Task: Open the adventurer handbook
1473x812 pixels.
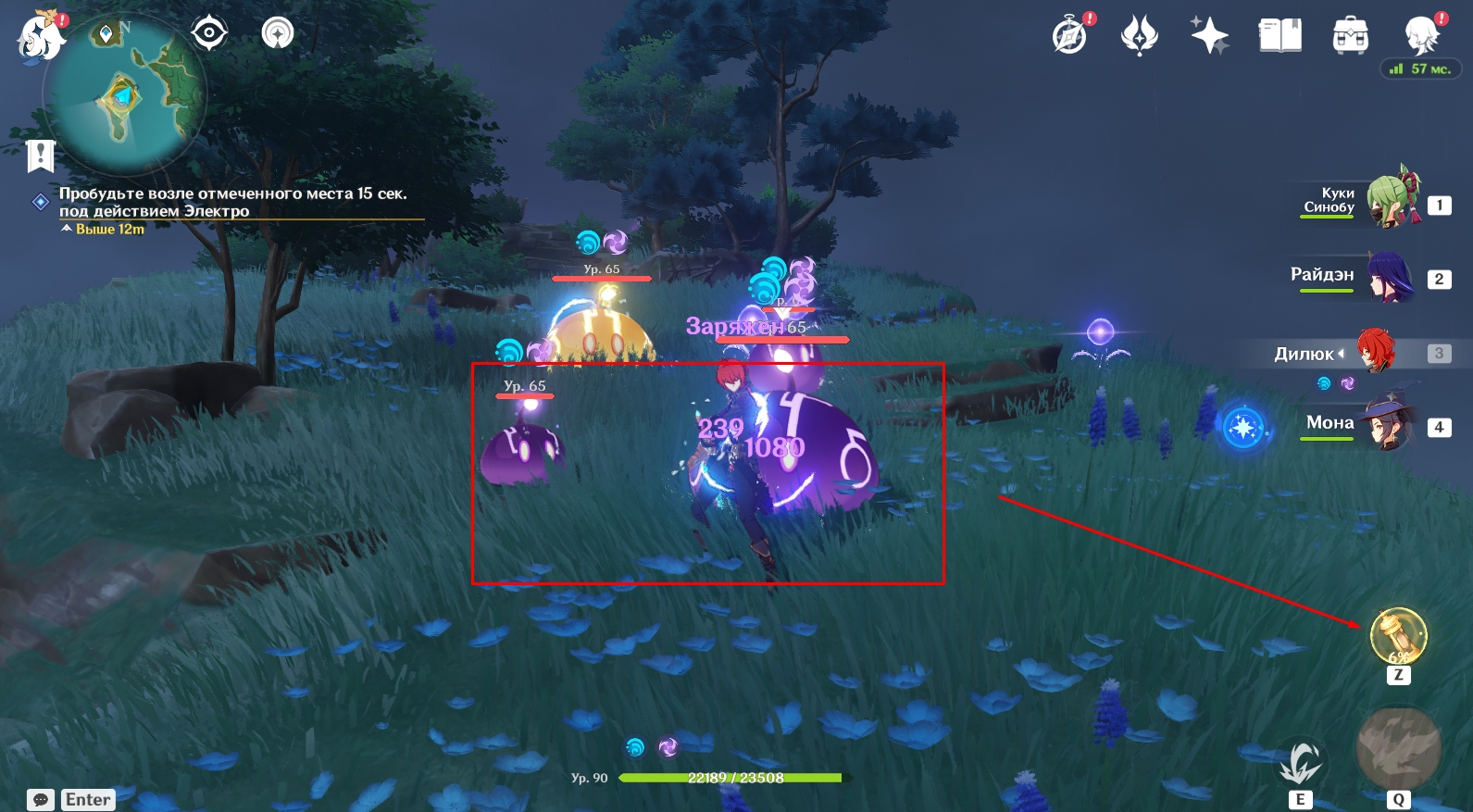Action: 1280,36
